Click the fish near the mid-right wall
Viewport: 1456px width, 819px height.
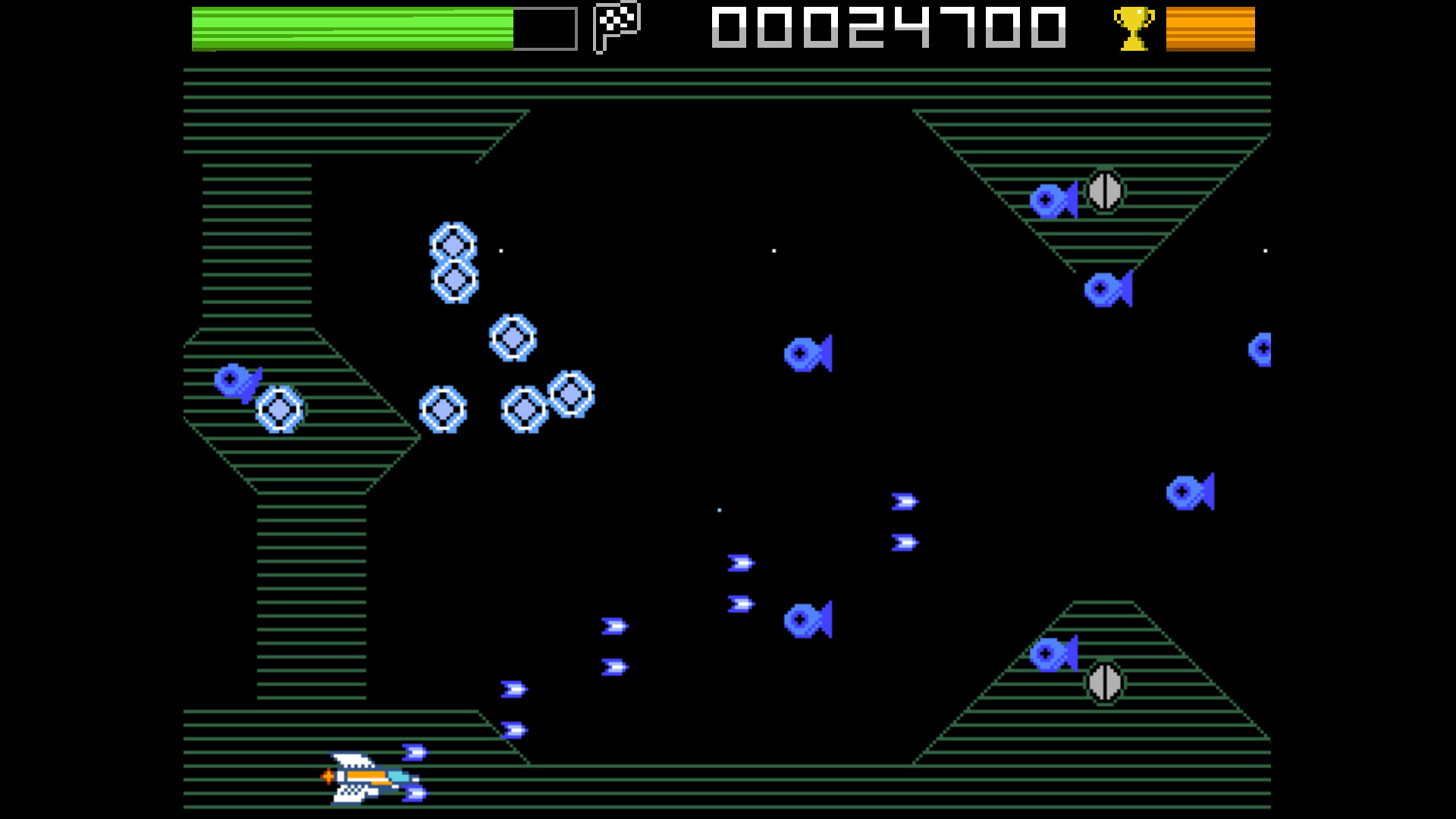1191,493
